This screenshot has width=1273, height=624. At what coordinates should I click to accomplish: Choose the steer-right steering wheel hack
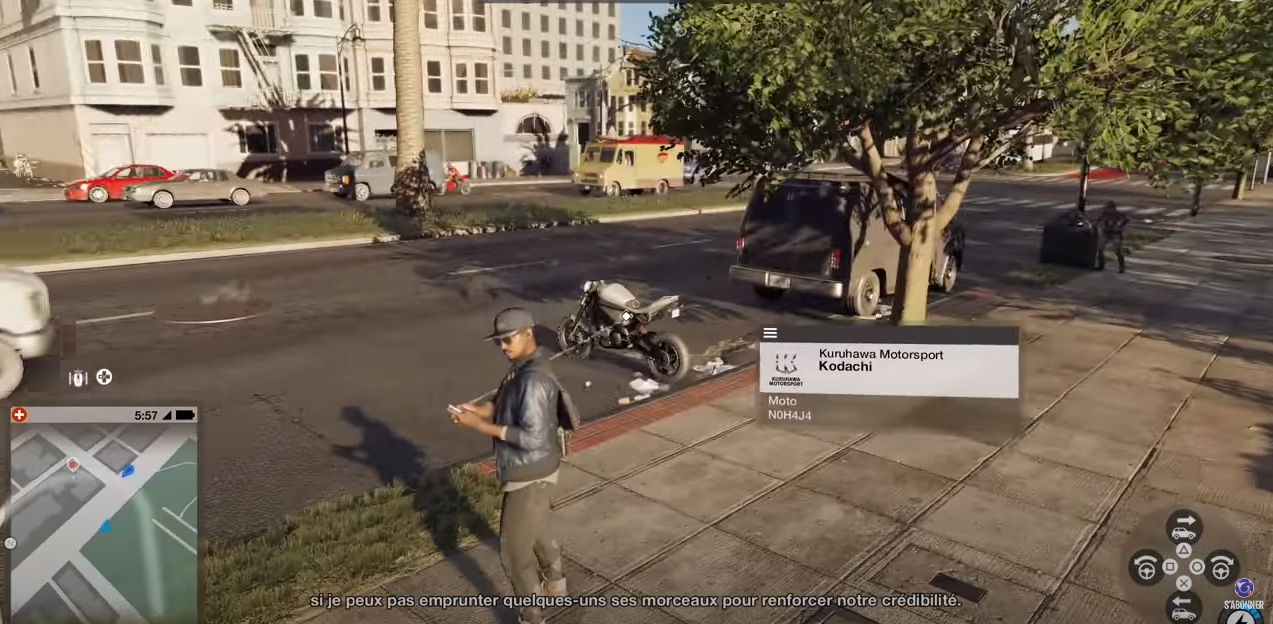coord(1221,568)
